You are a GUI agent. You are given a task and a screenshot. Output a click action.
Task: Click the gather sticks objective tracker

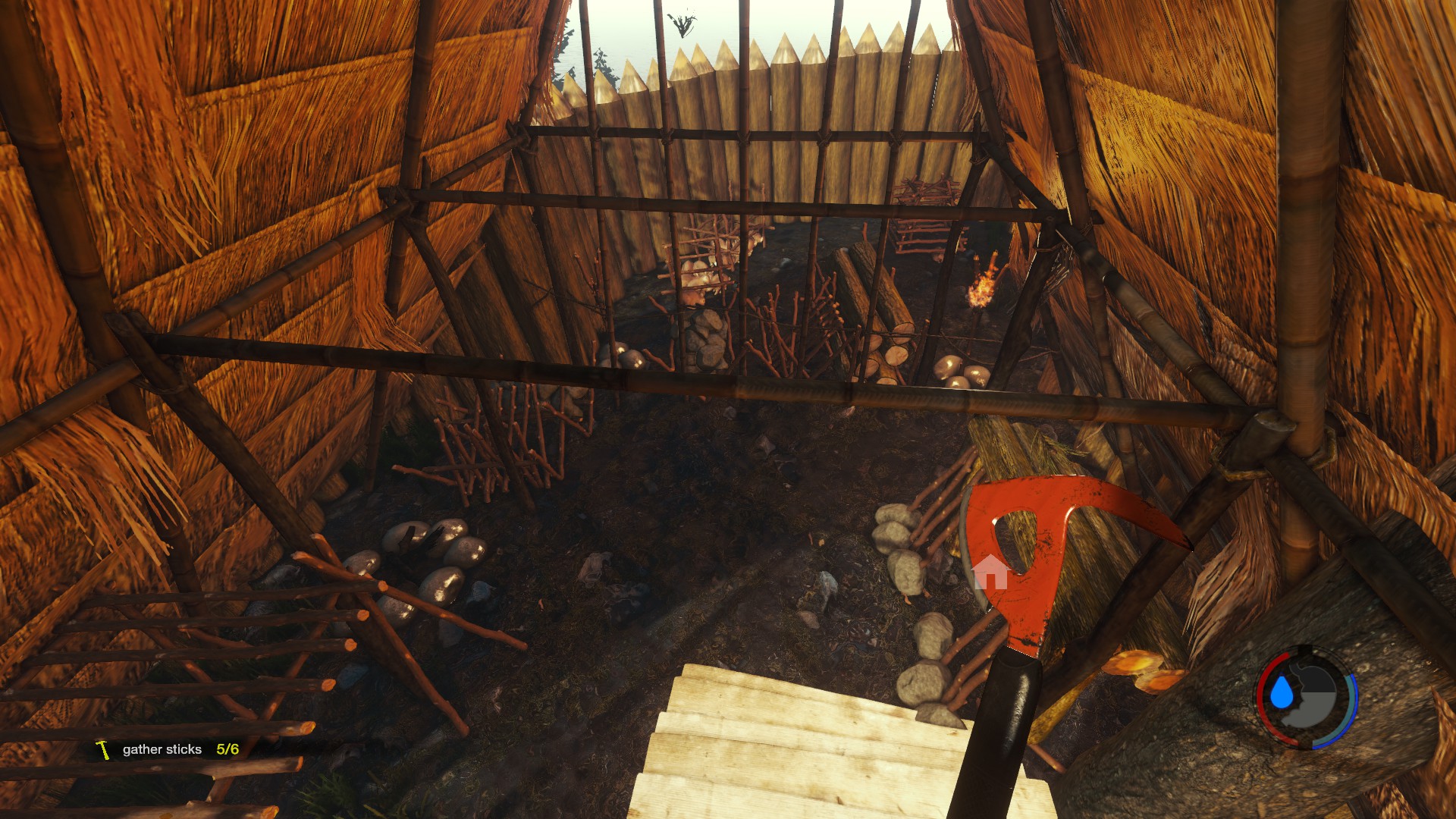pyautogui.click(x=168, y=749)
